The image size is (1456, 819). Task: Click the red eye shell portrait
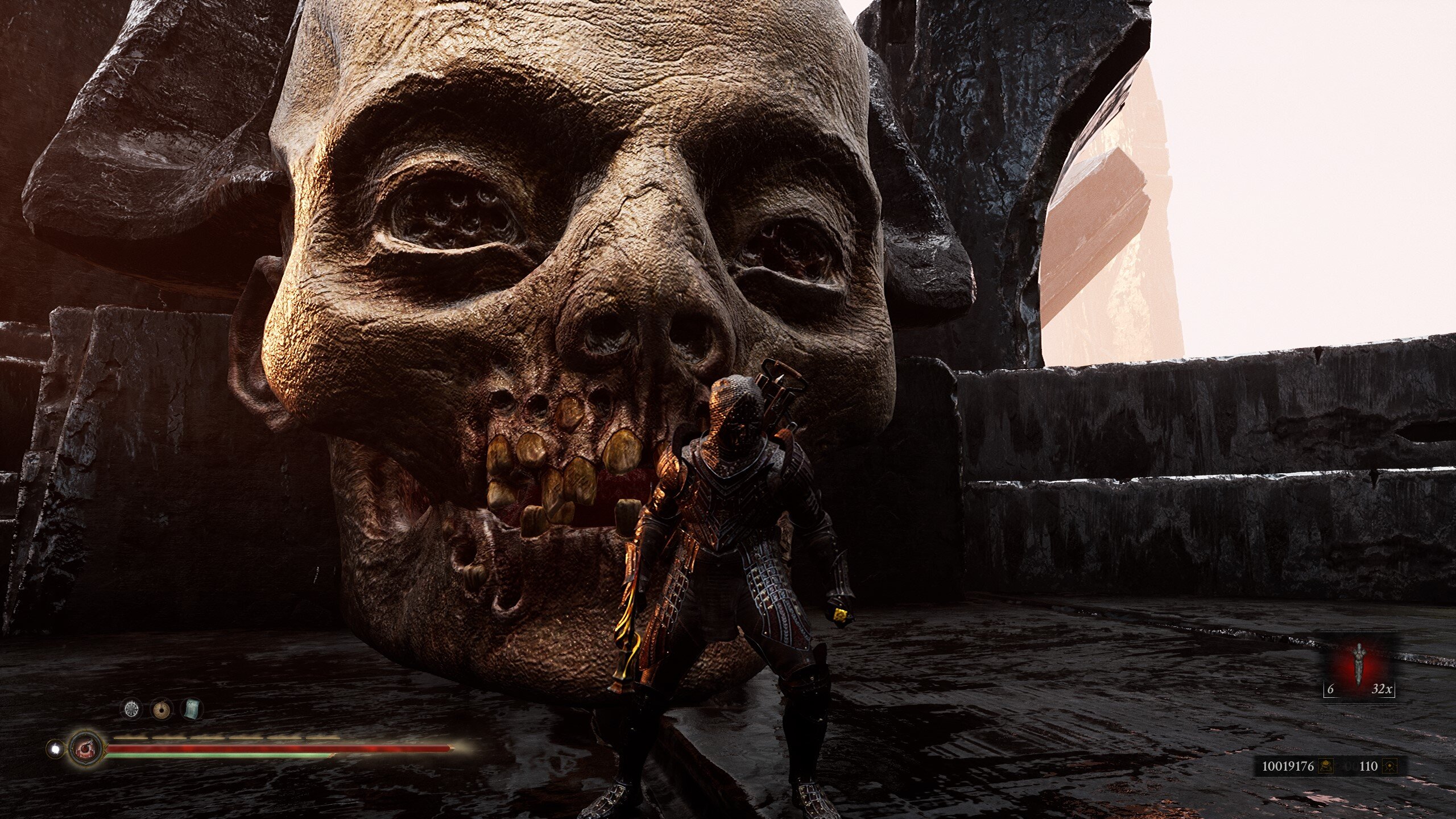pos(86,748)
